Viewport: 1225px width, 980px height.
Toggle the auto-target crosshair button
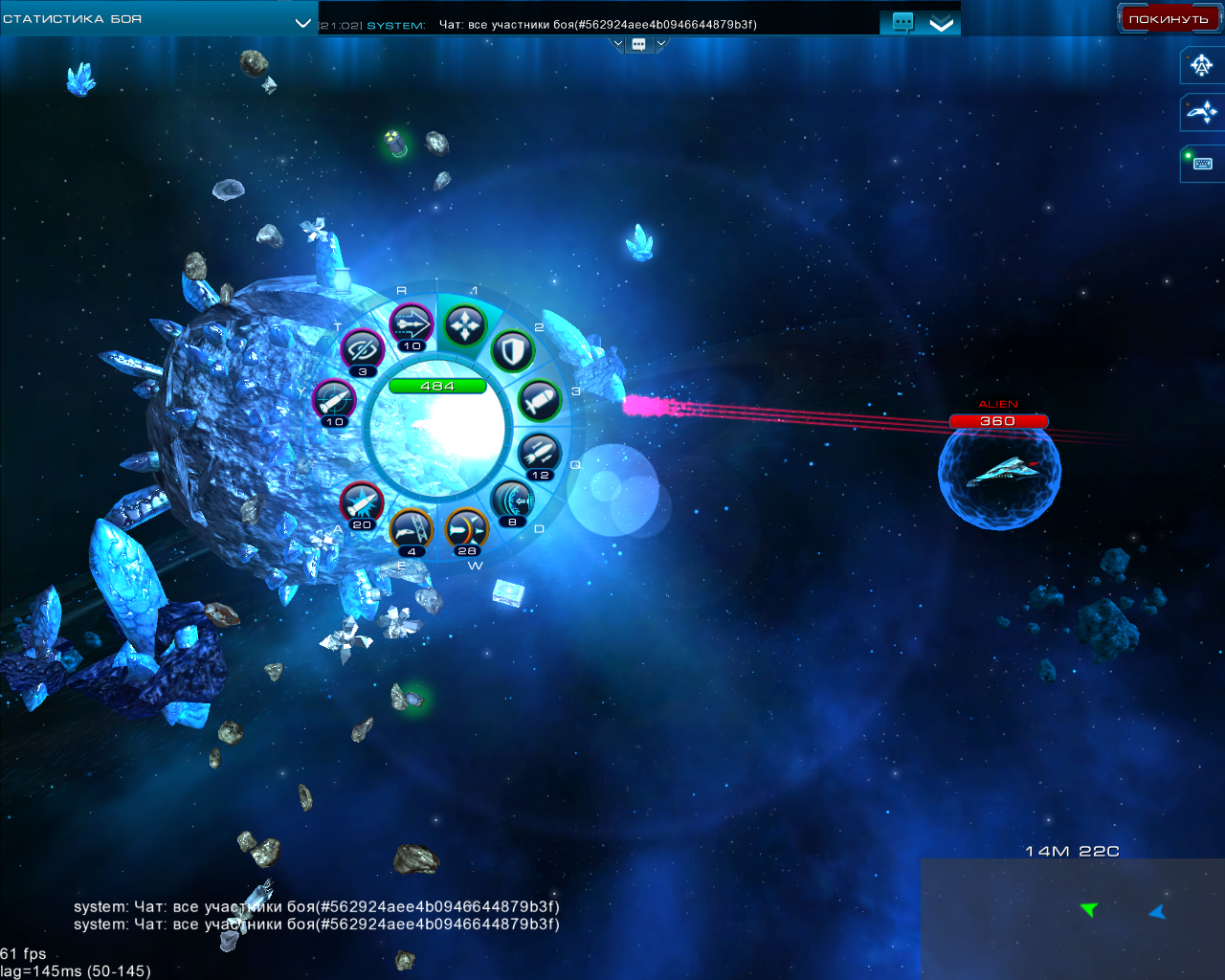1202,66
